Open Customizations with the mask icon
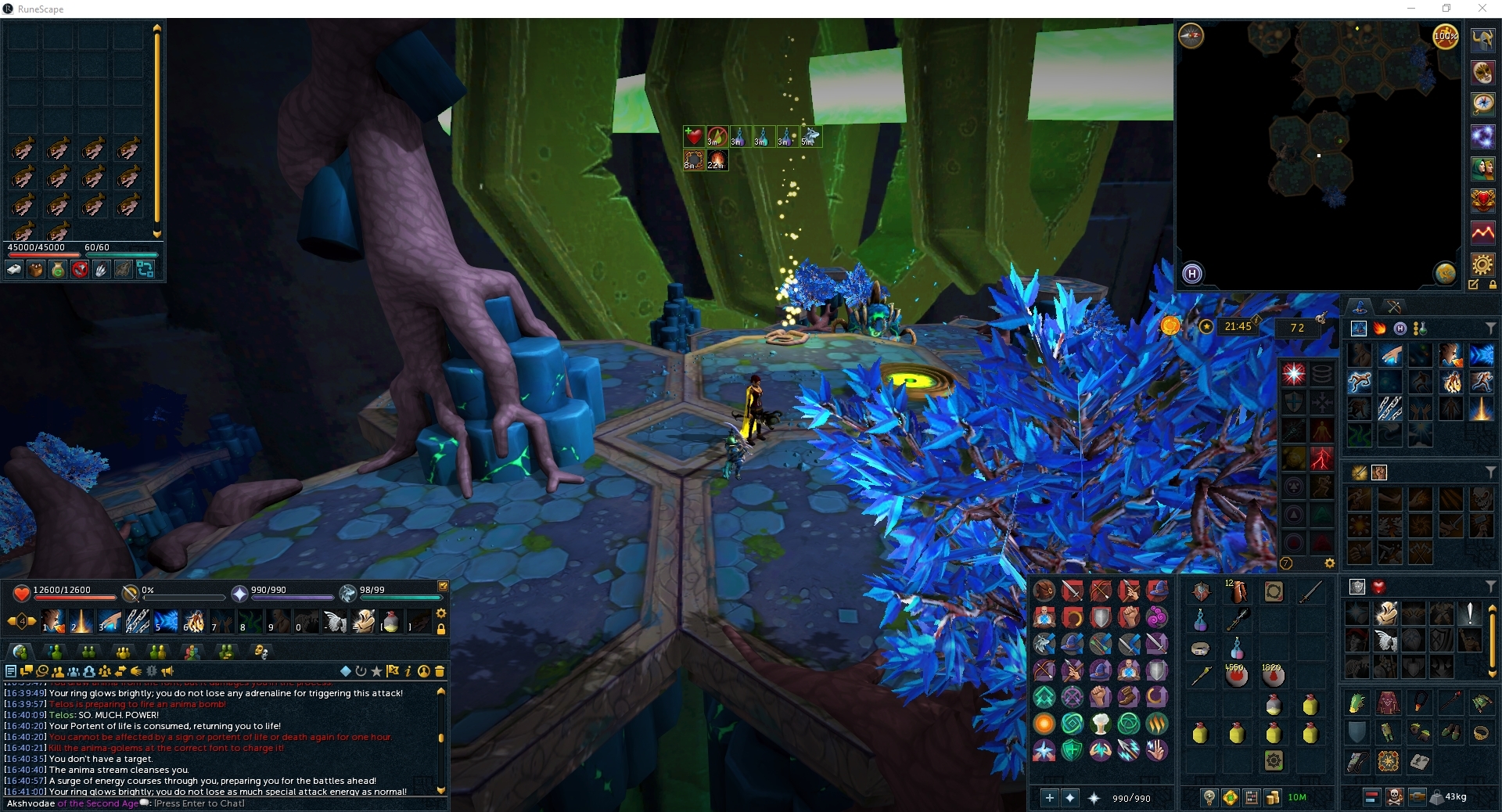The width and height of the screenshot is (1502, 812). [x=1482, y=73]
